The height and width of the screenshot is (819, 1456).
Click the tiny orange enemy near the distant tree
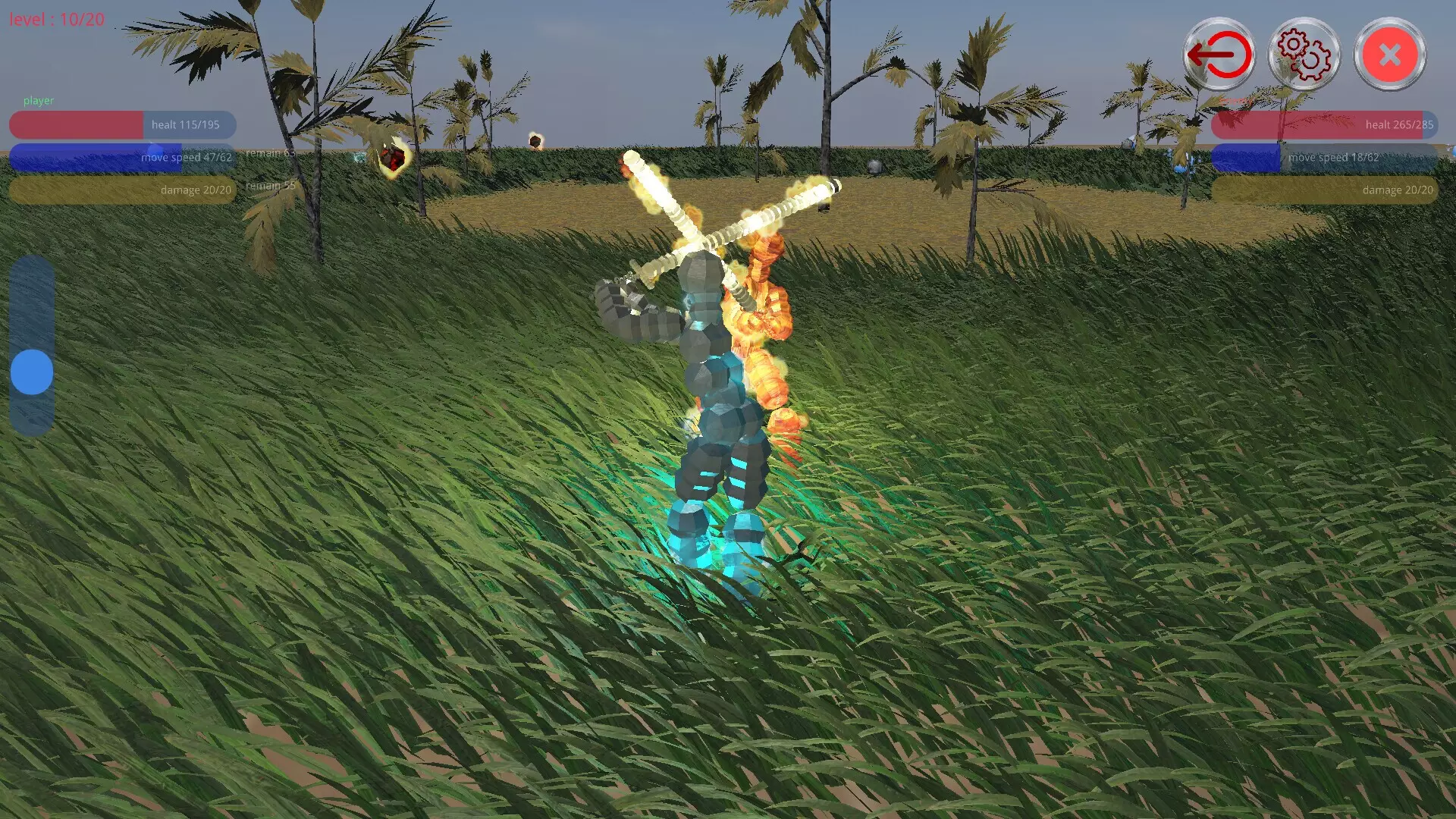[x=535, y=140]
